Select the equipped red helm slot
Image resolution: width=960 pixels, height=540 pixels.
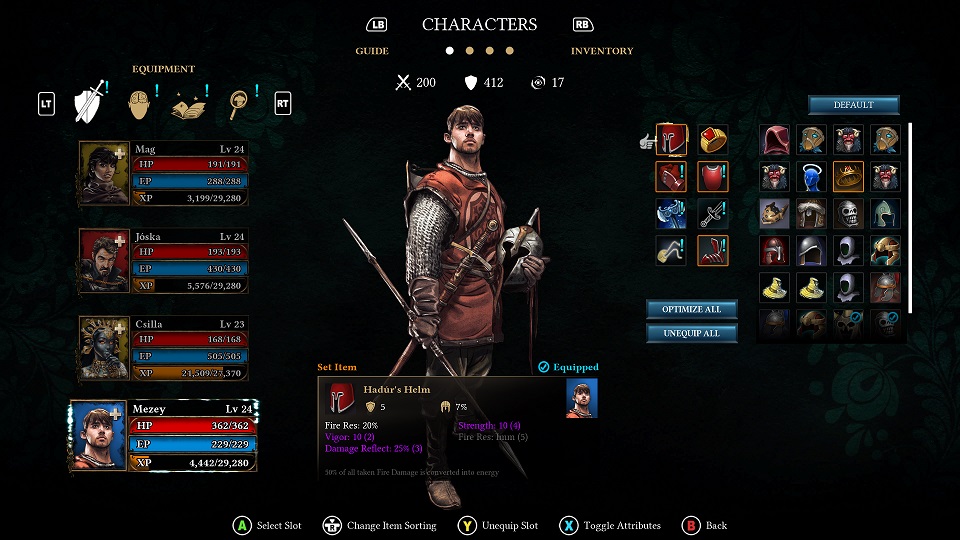pyautogui.click(x=670, y=140)
